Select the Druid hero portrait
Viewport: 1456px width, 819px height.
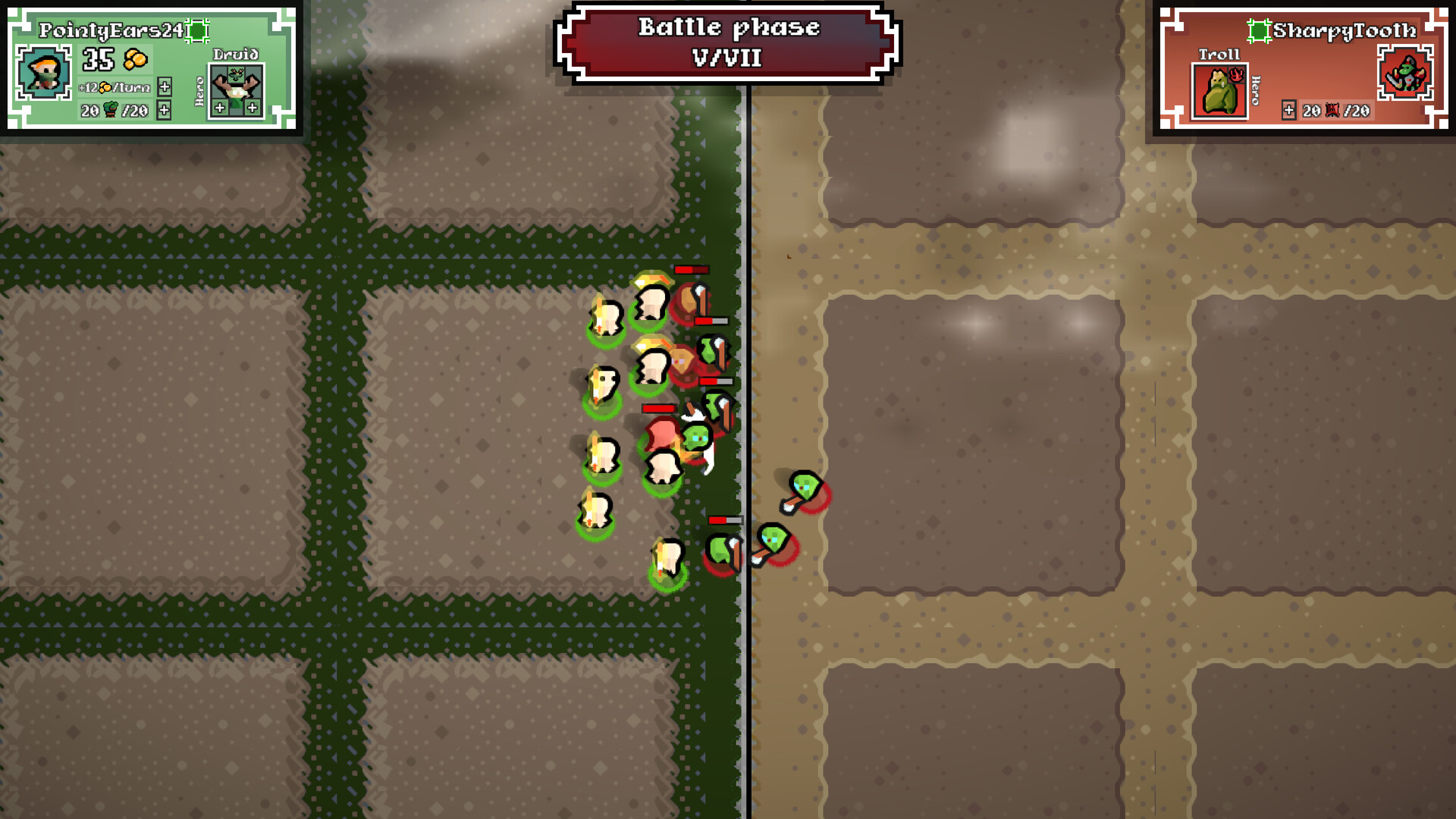237,91
